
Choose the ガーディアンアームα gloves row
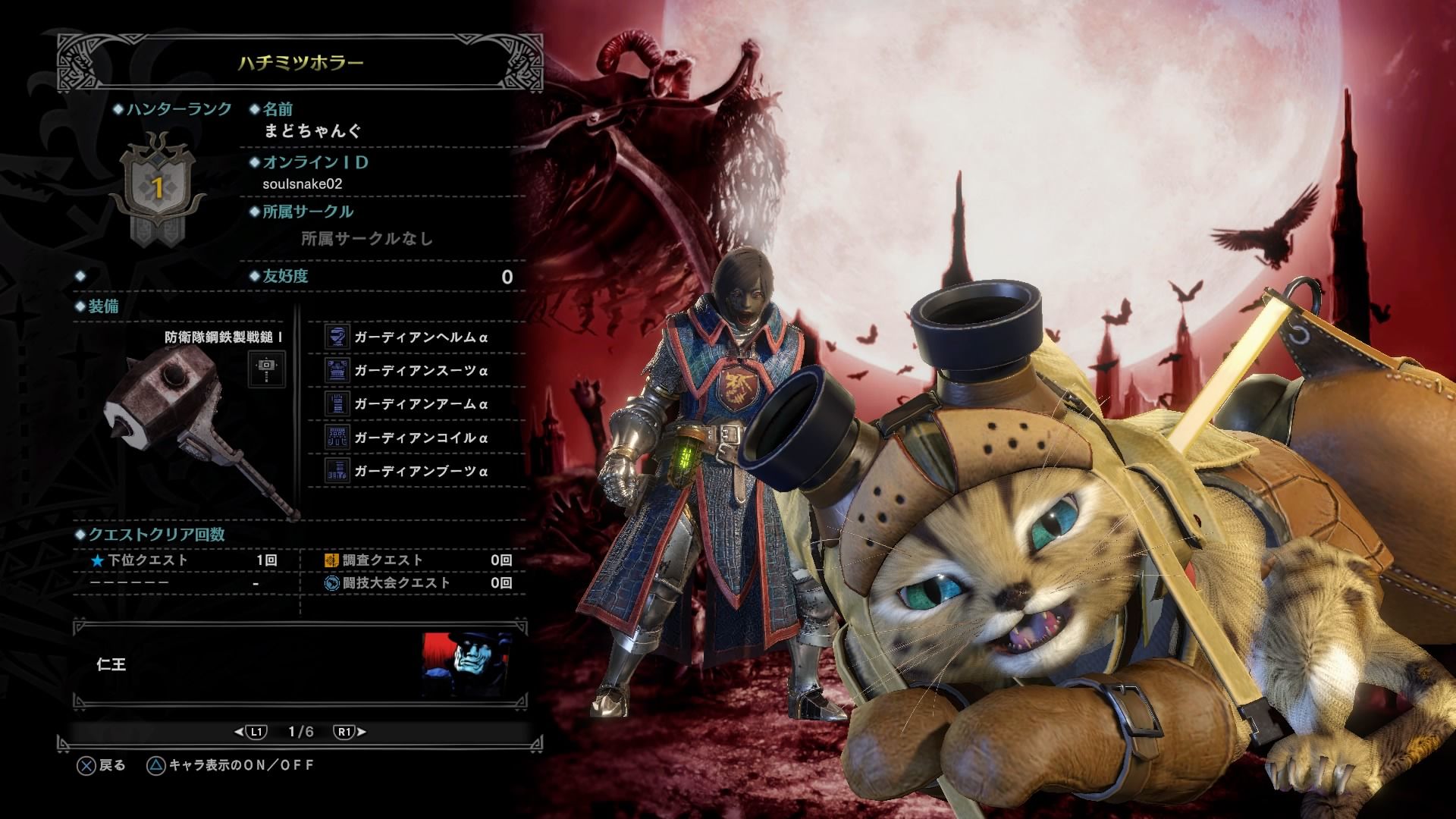(x=419, y=404)
